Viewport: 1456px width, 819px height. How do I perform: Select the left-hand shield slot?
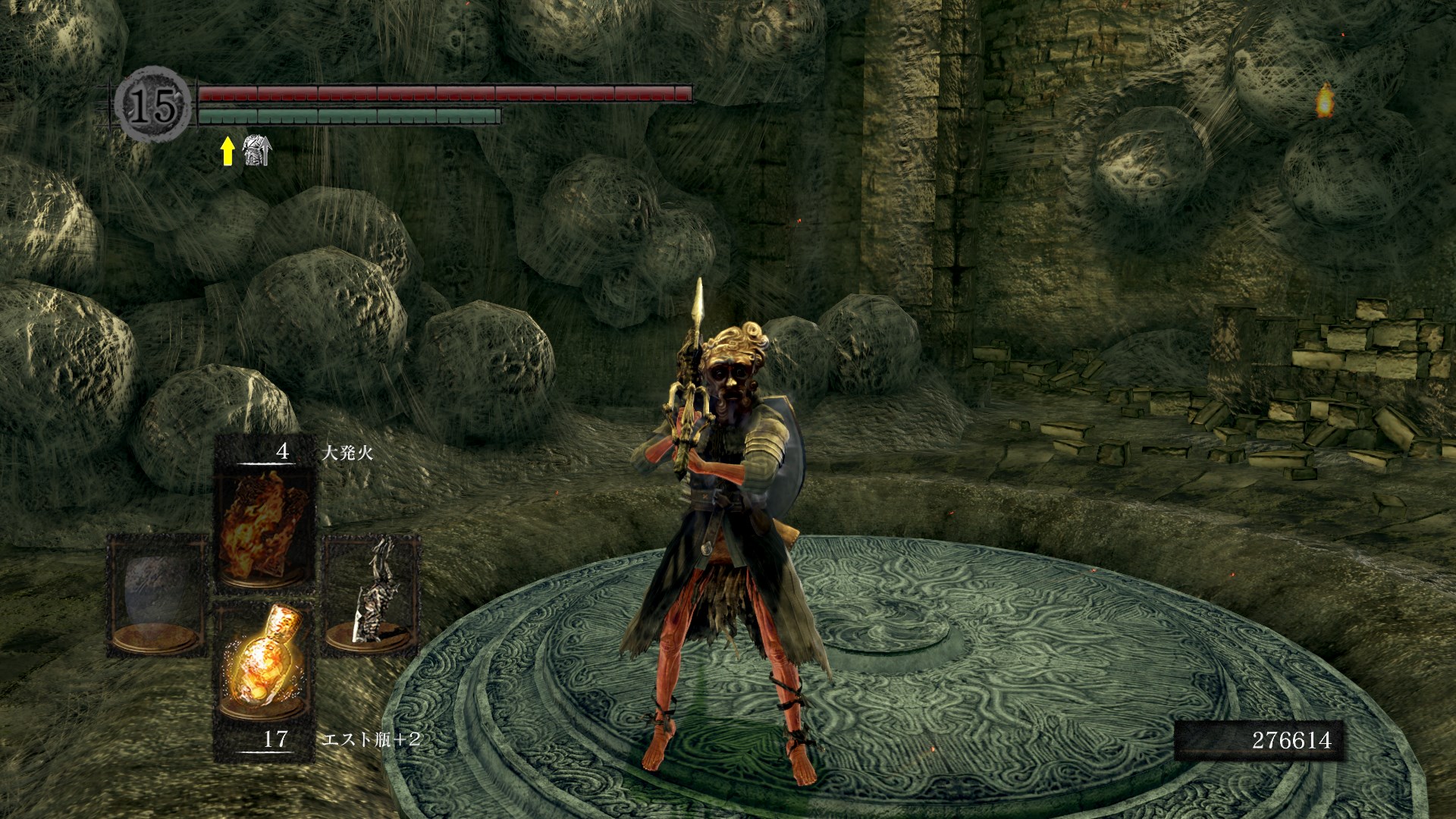(157, 595)
